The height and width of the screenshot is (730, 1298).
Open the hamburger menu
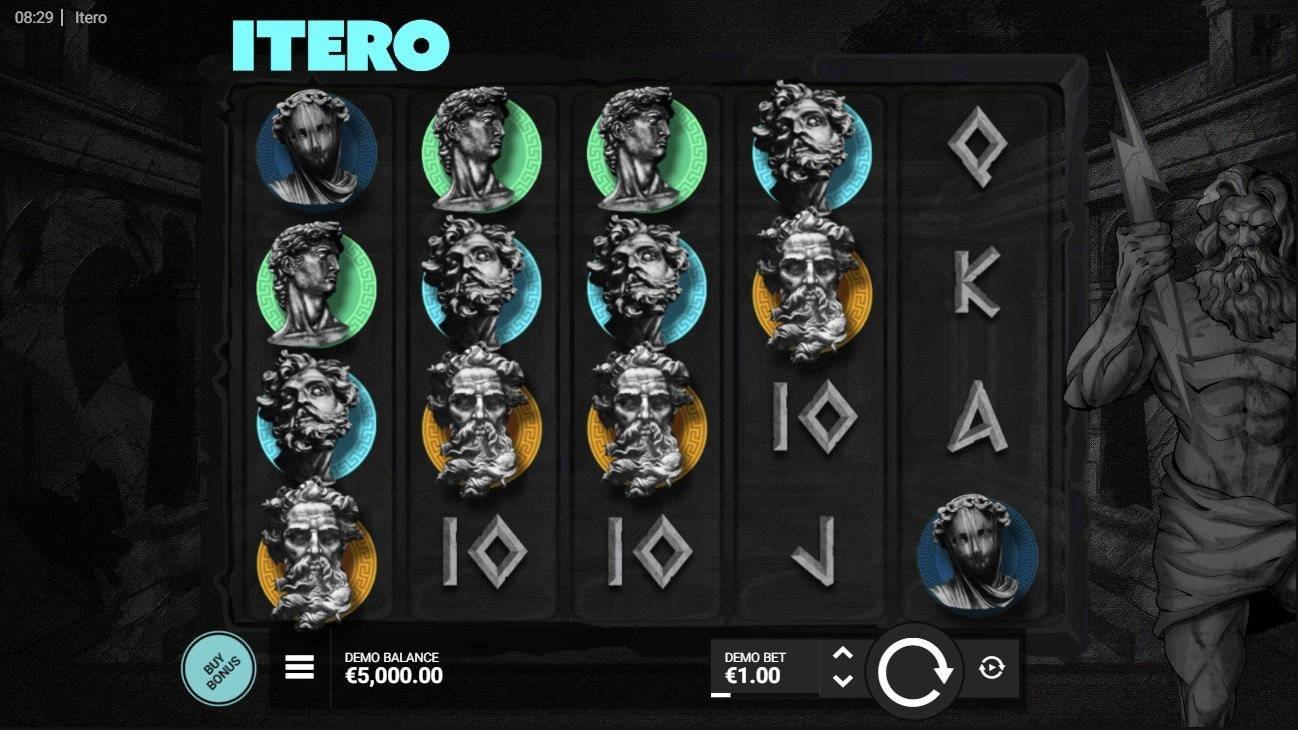coord(300,668)
